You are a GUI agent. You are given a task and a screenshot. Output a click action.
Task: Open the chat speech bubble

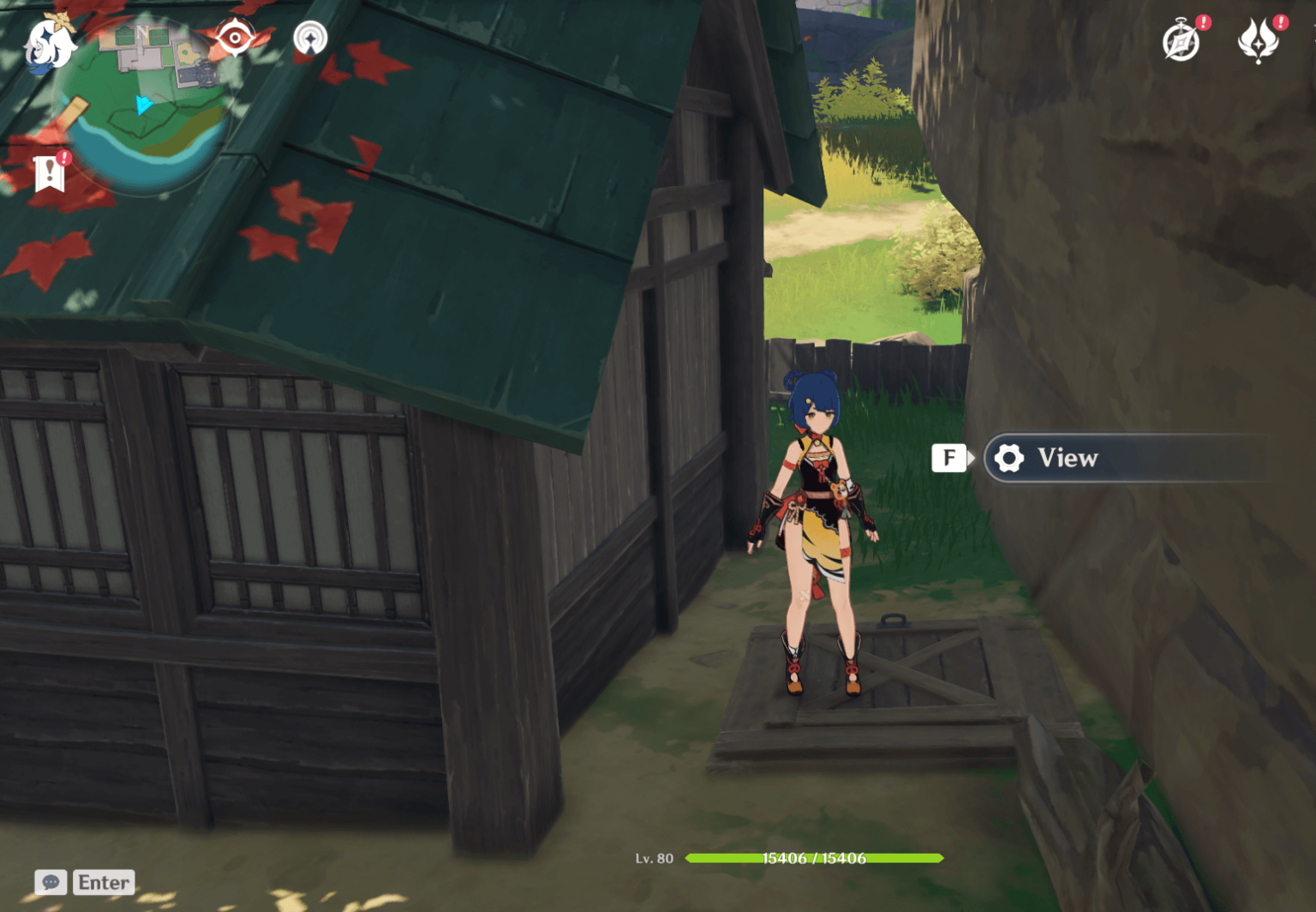51,882
